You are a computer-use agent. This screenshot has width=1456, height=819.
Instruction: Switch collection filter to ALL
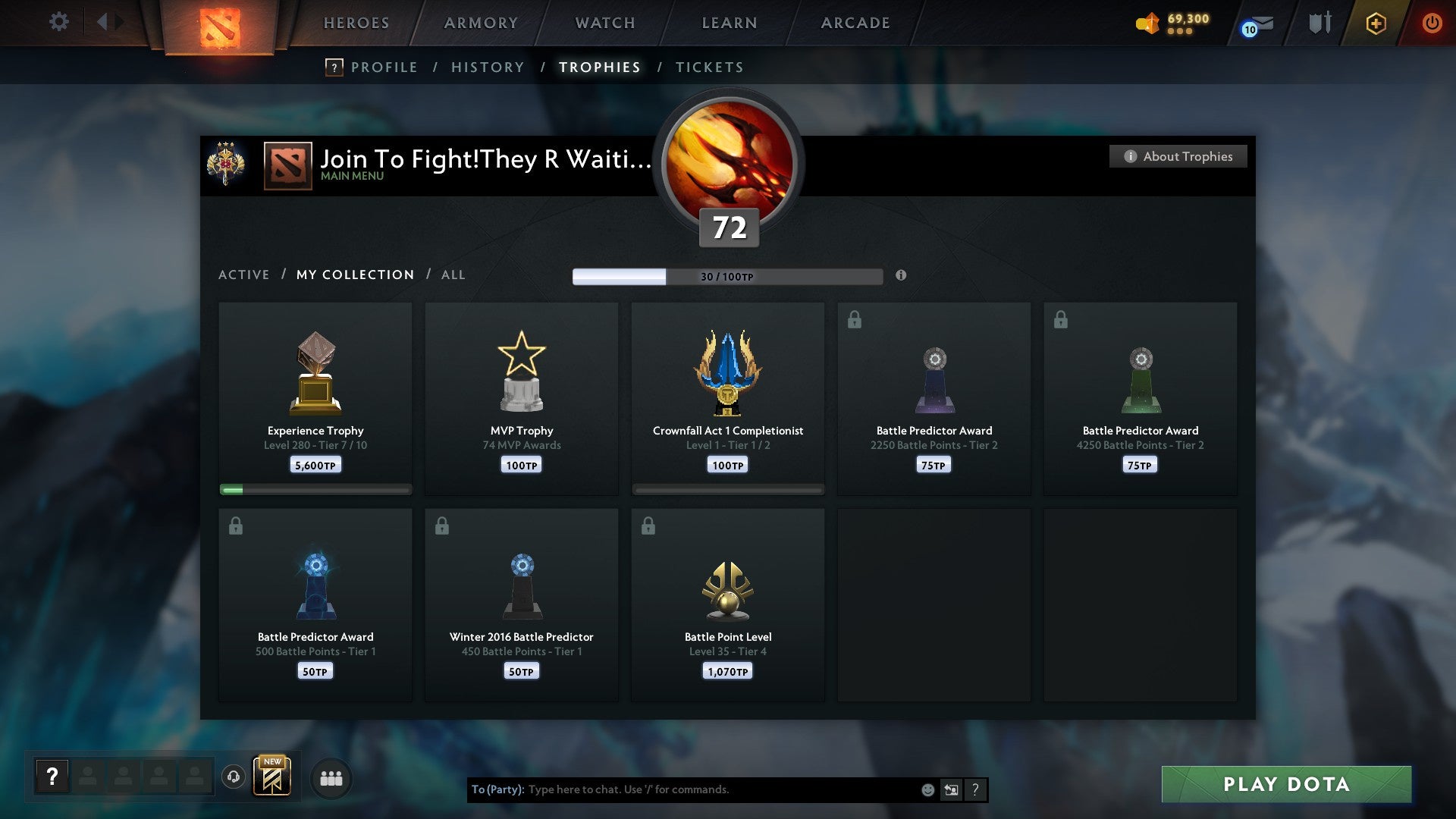click(x=453, y=275)
